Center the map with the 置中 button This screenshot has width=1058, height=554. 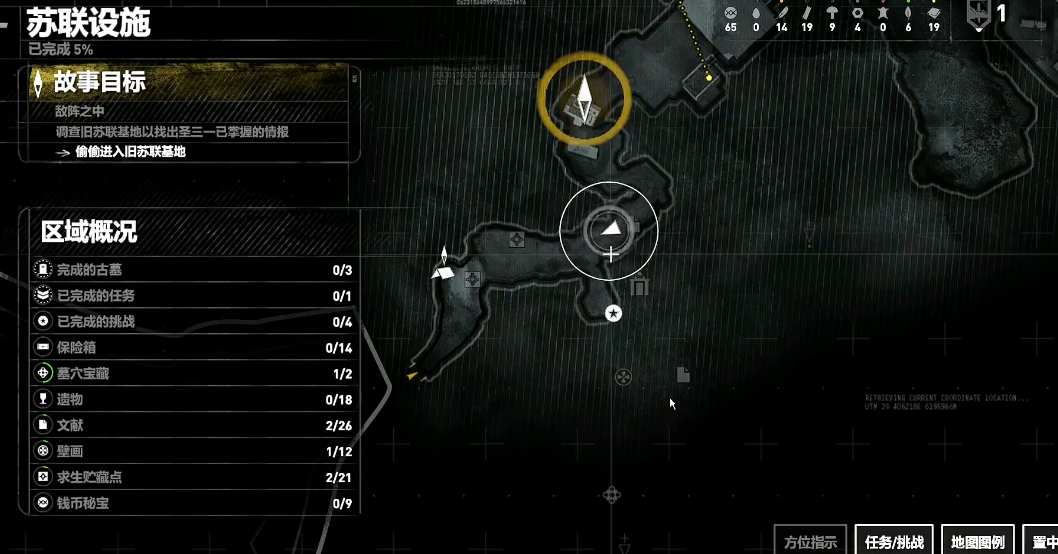[1044, 541]
